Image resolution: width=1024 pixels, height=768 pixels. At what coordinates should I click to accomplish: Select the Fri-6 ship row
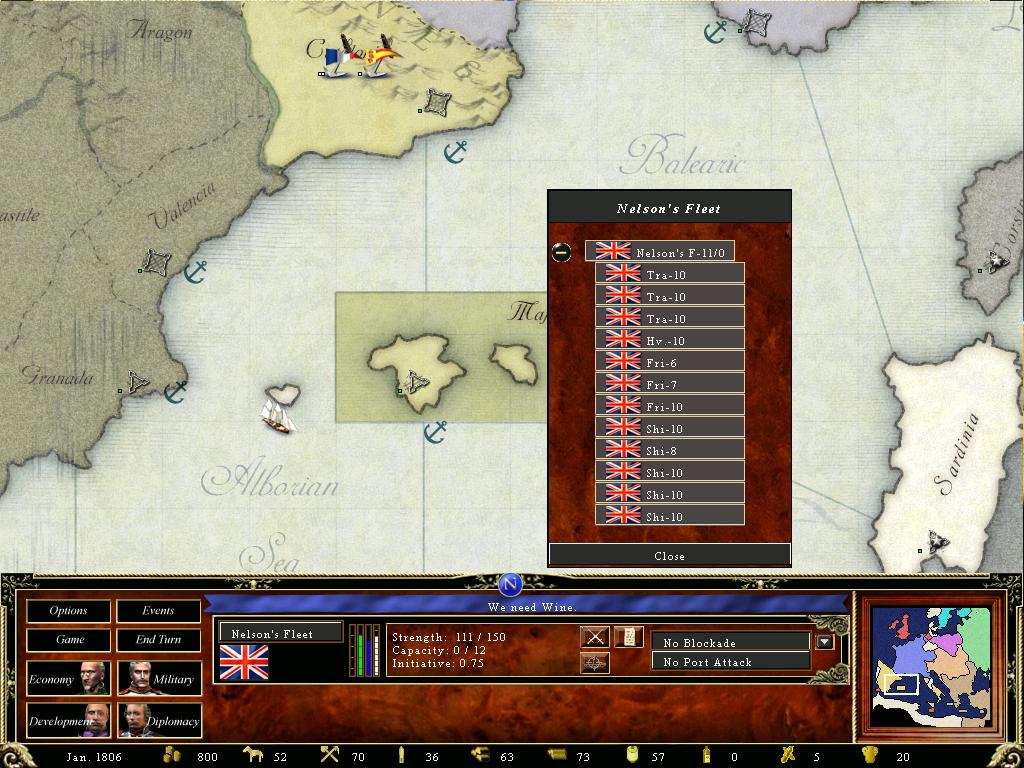(669, 362)
